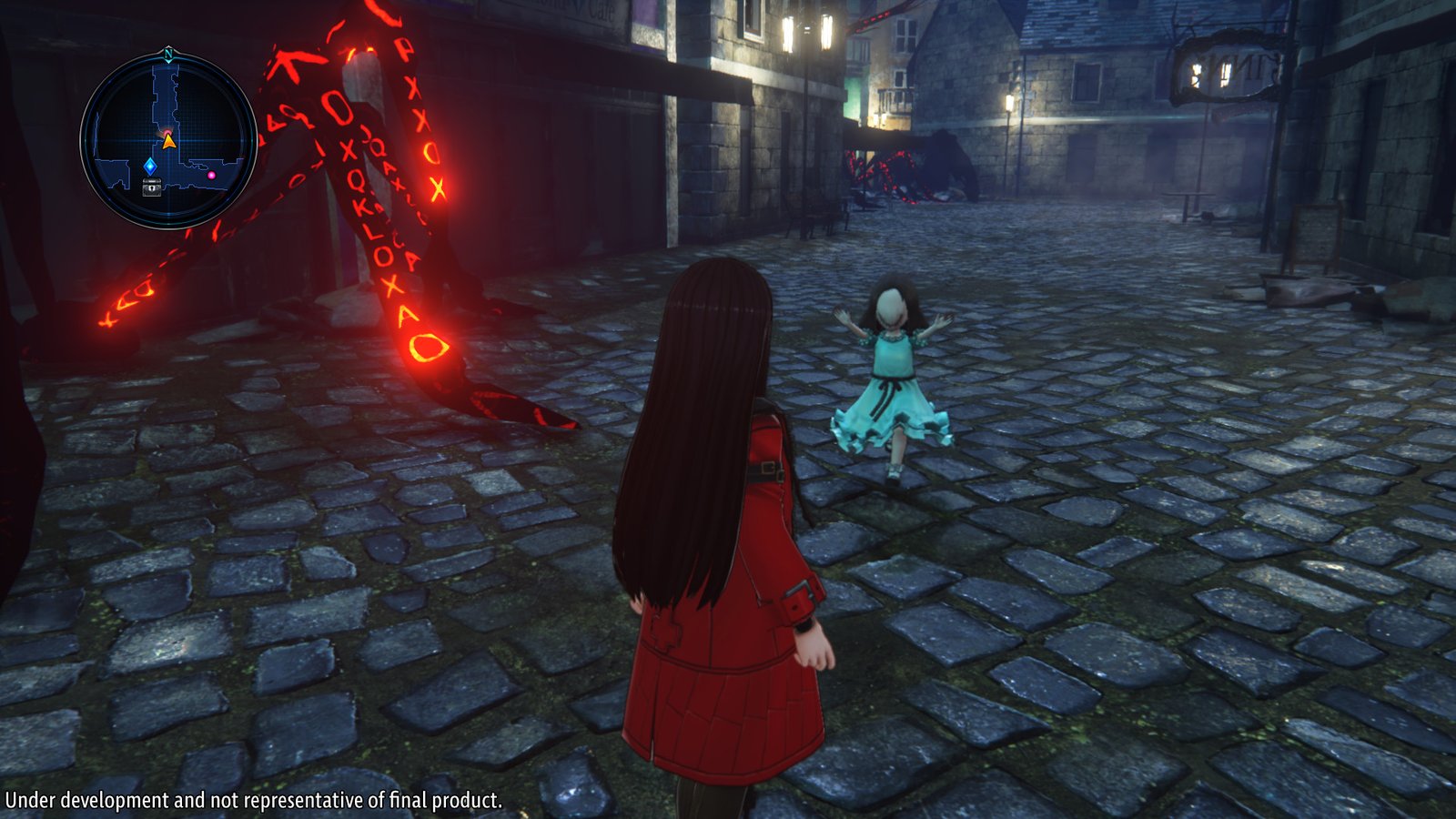Screen dimensions: 1456x819
Task: Click the pink marker beside the player arrow
Action: [x=167, y=132]
